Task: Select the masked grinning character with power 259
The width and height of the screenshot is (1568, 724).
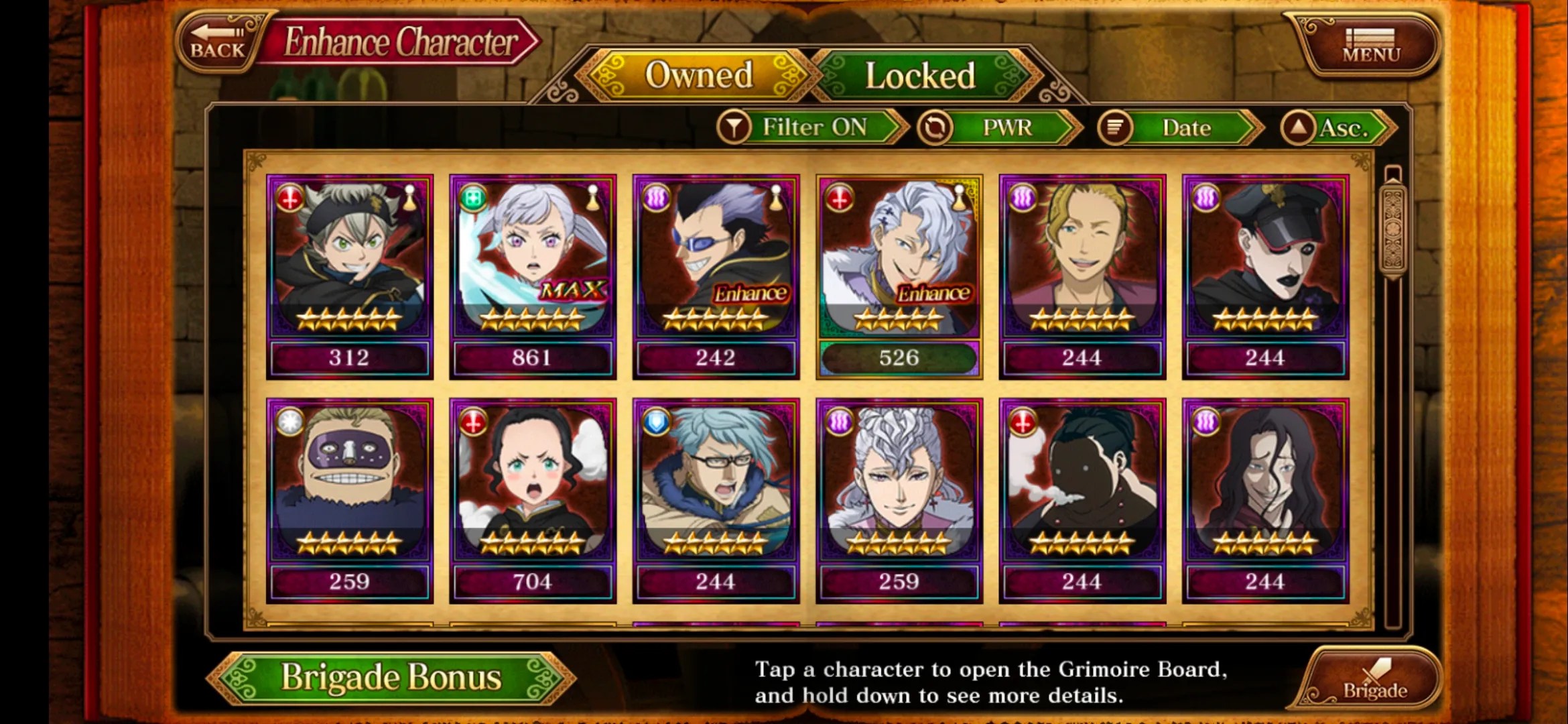Action: click(349, 500)
